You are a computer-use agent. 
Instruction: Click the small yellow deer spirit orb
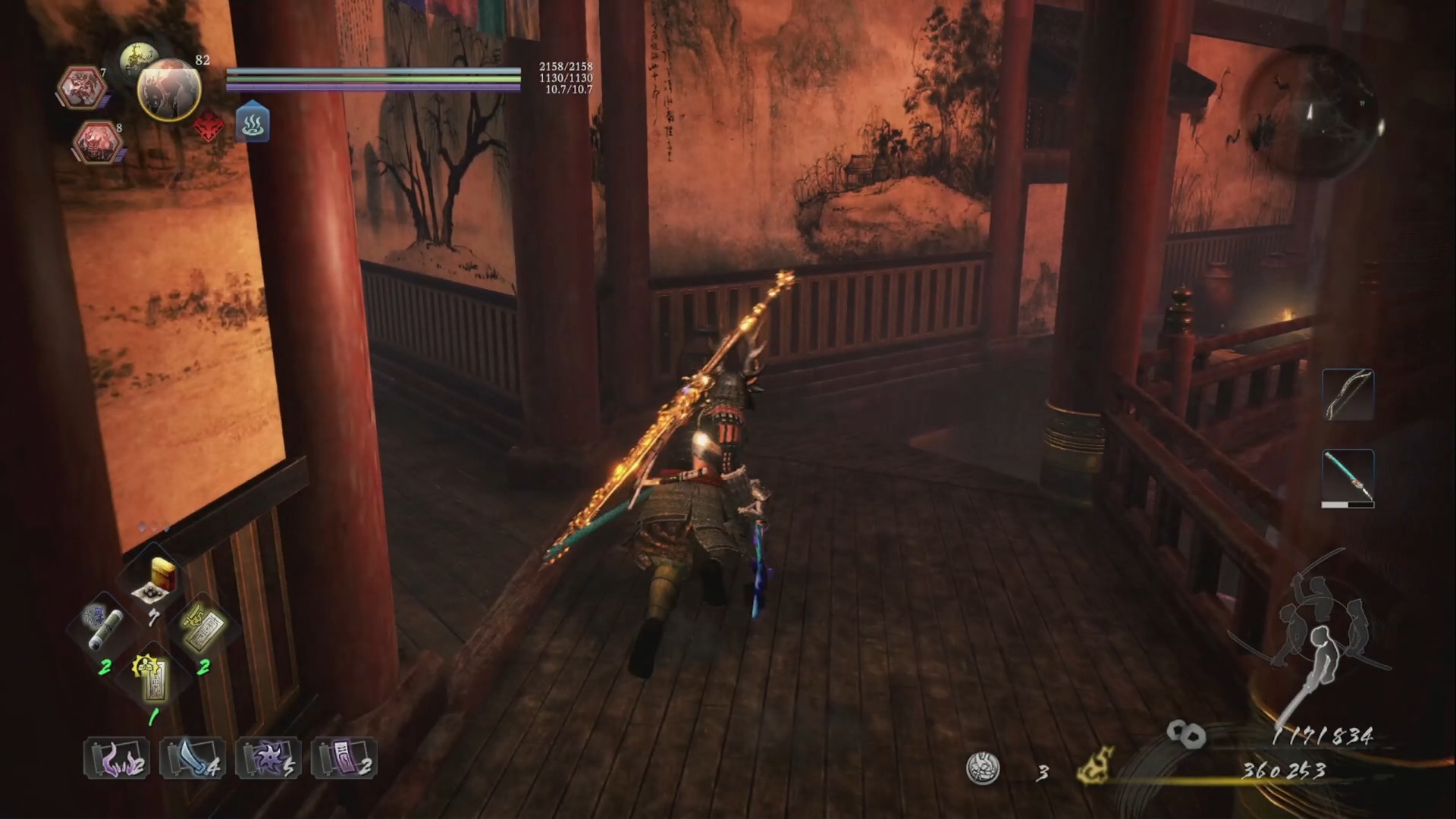tap(138, 58)
